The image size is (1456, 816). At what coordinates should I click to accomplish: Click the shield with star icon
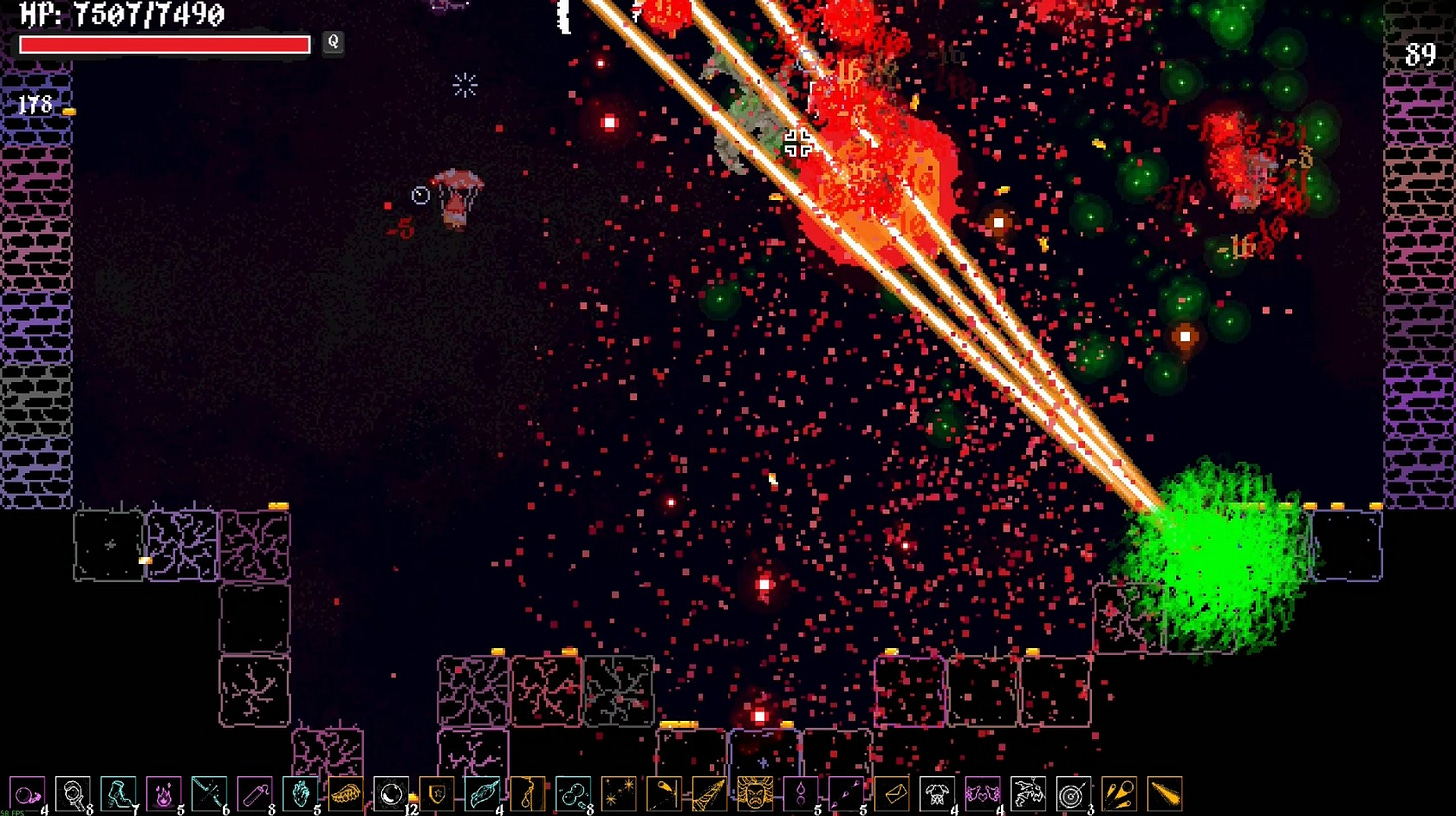[x=436, y=794]
